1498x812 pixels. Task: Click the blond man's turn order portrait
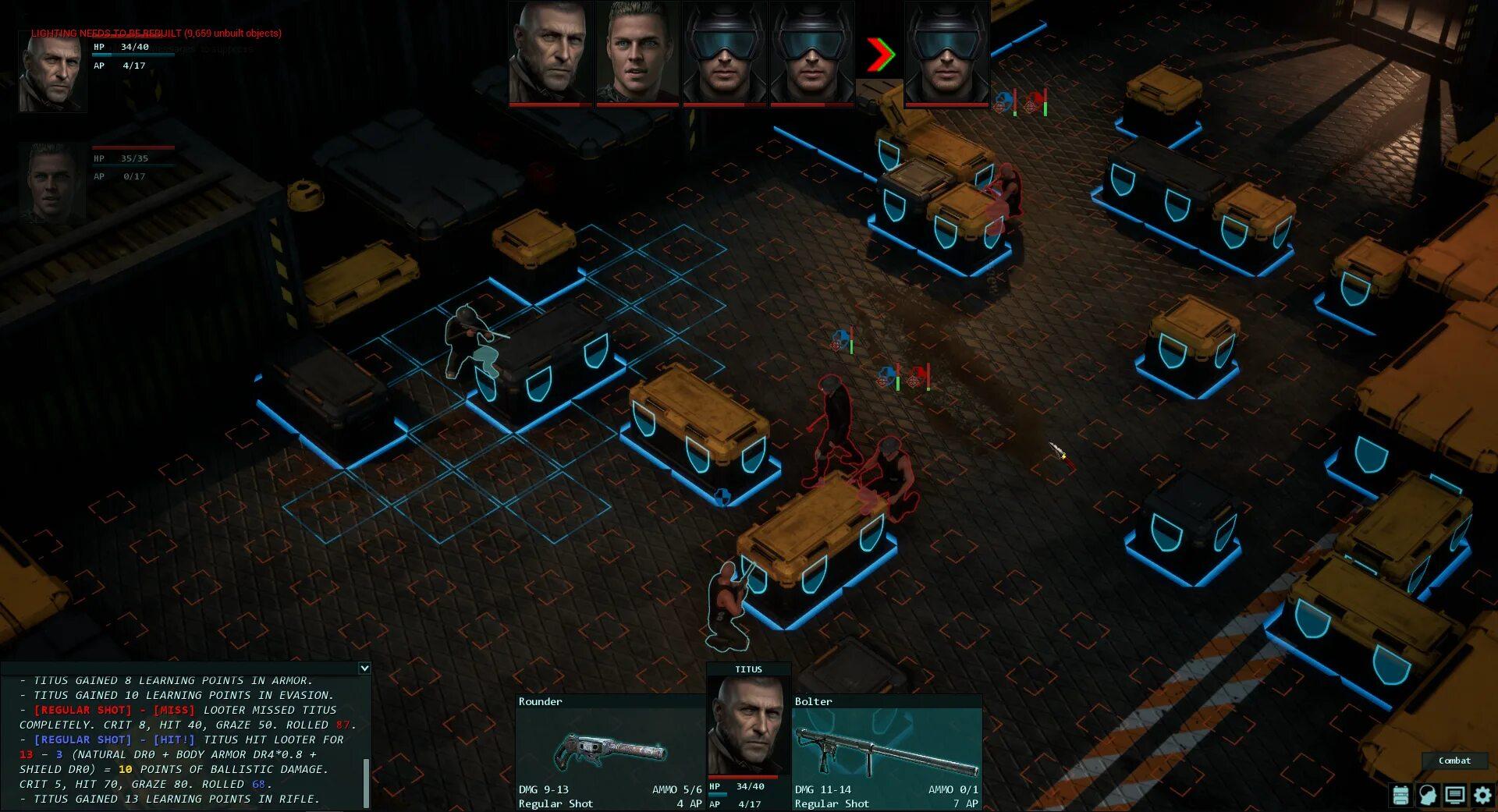(637, 51)
